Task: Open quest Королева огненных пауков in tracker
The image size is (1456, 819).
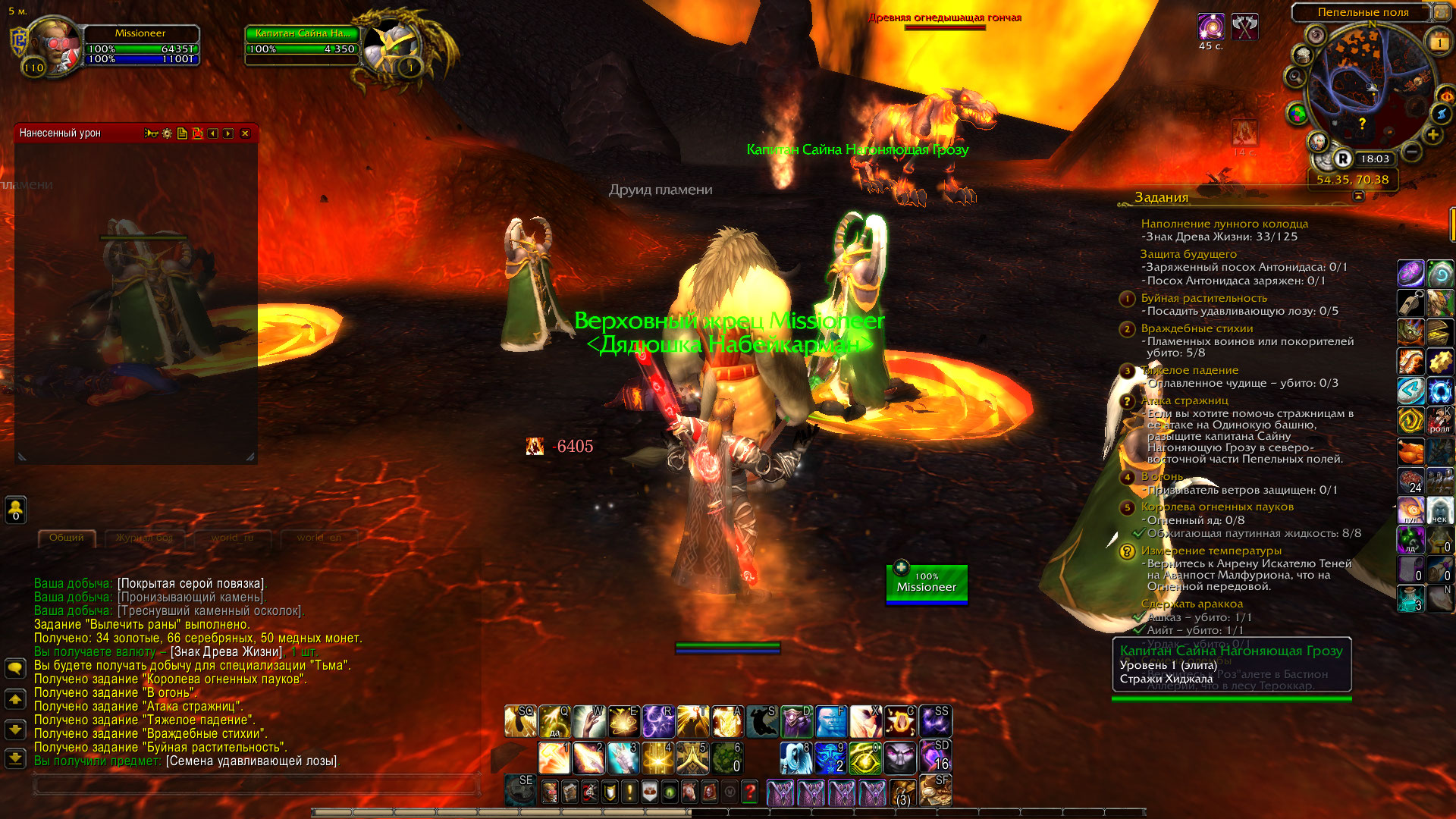Action: [x=1217, y=507]
